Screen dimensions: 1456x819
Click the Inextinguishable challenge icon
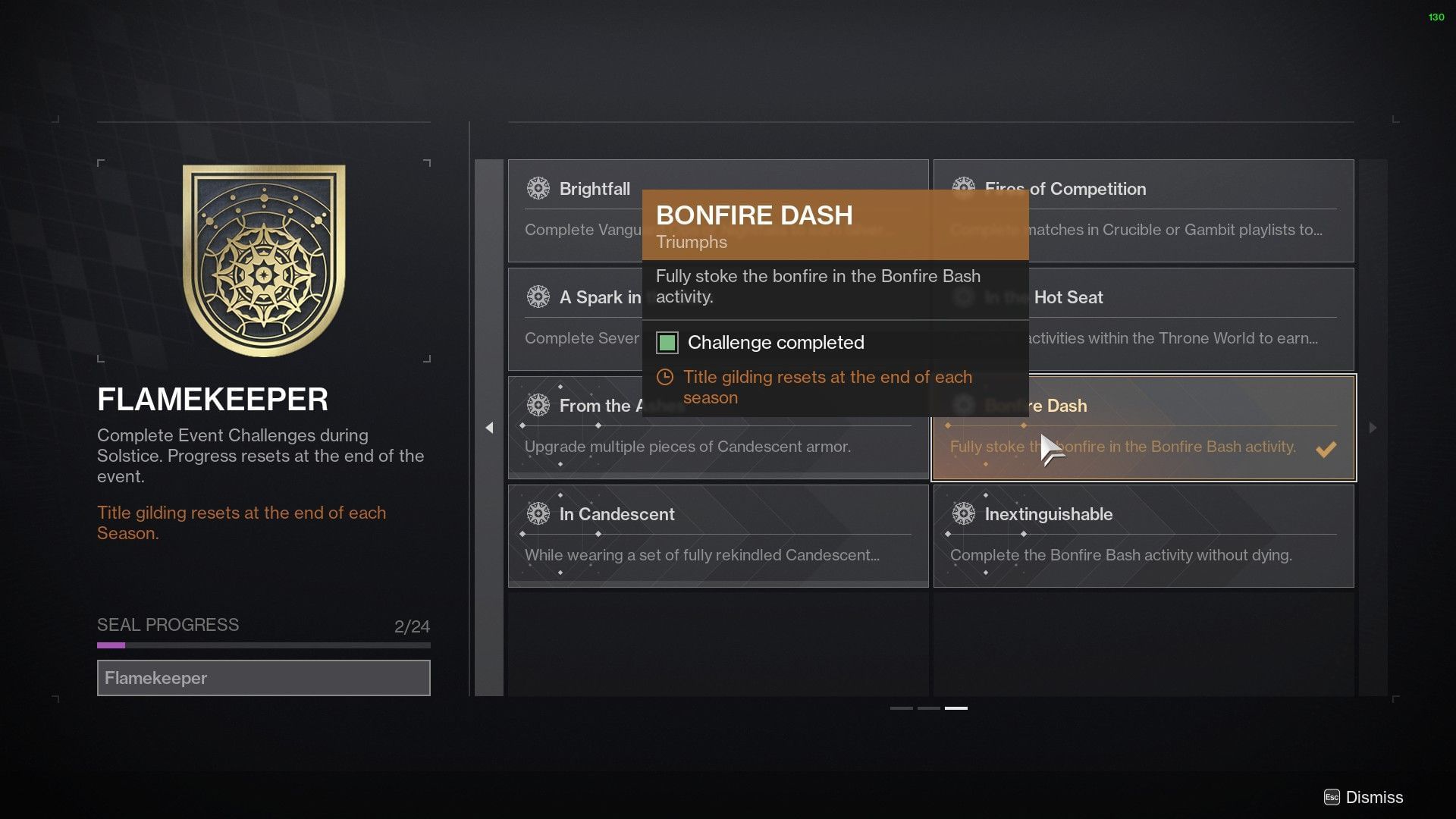pyautogui.click(x=964, y=513)
